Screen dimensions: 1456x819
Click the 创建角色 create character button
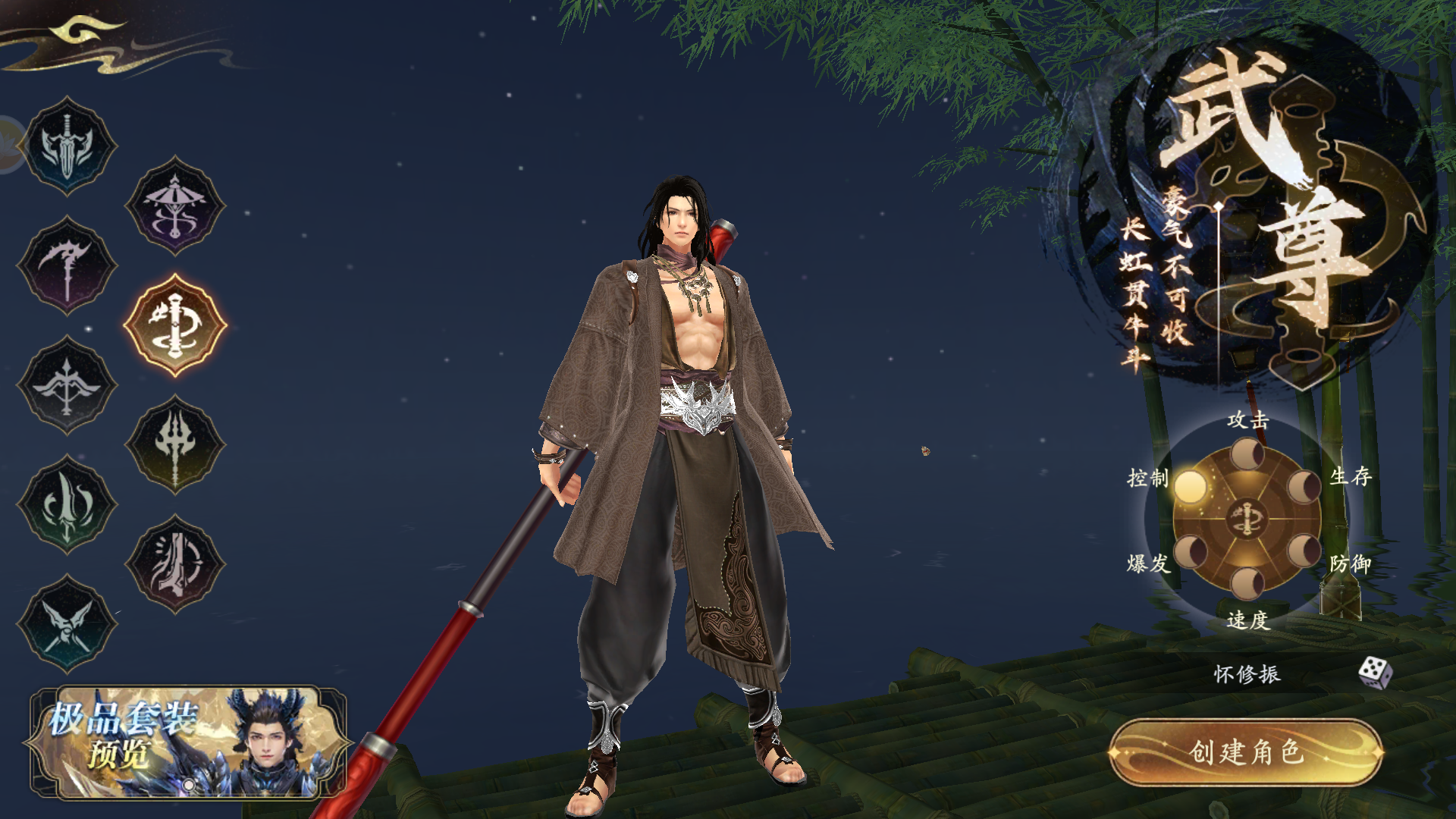[1246, 752]
